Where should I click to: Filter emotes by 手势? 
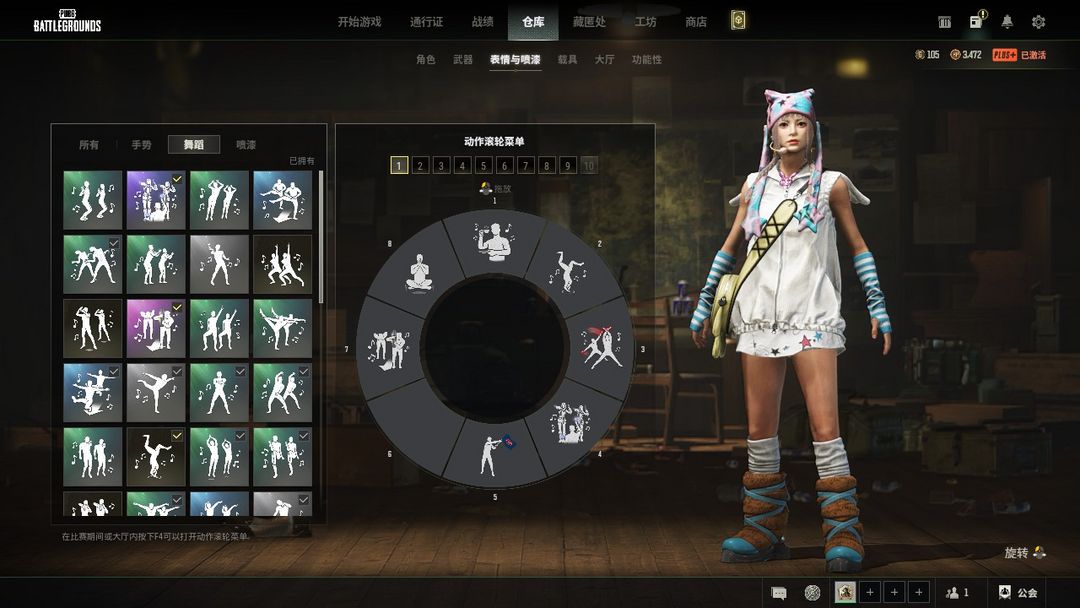[141, 145]
